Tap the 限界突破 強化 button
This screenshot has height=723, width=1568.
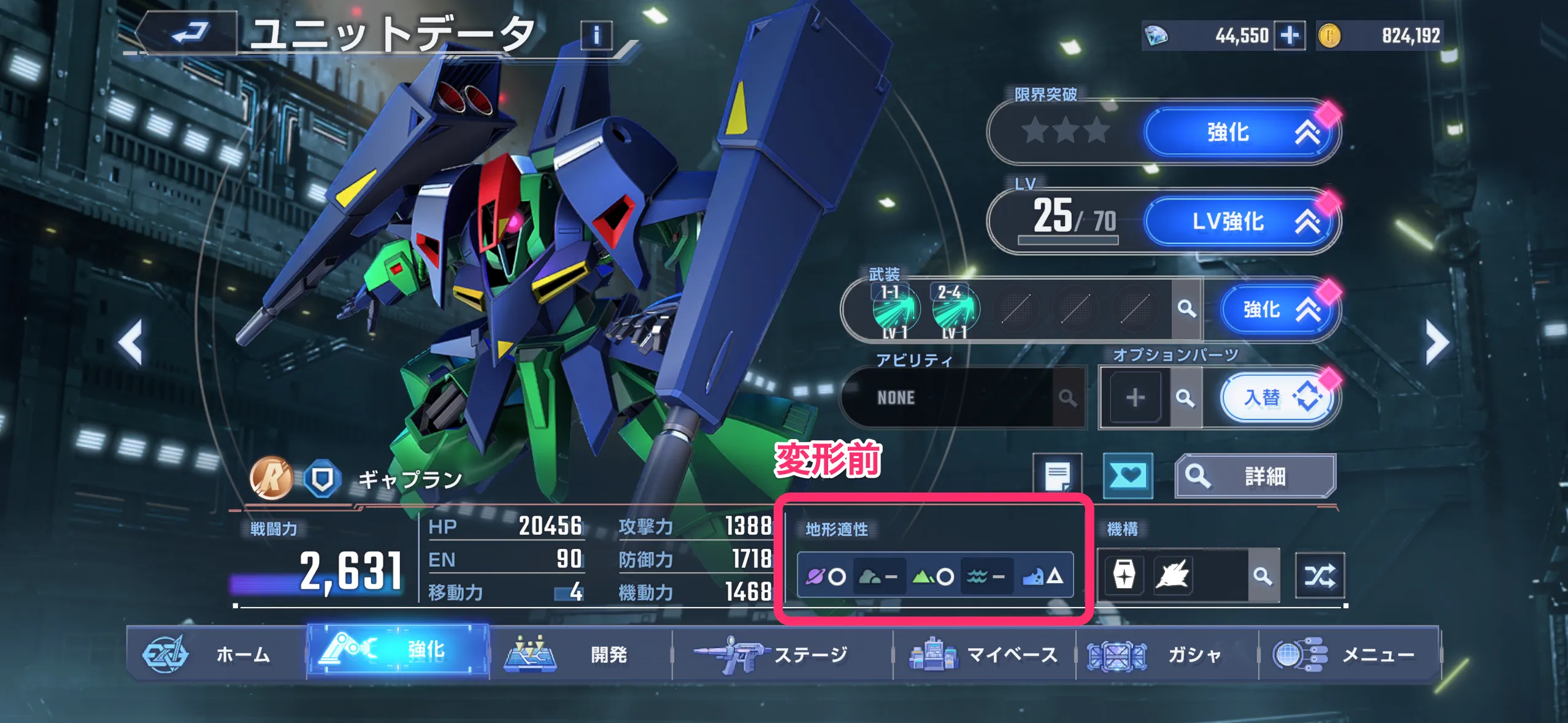[1240, 132]
